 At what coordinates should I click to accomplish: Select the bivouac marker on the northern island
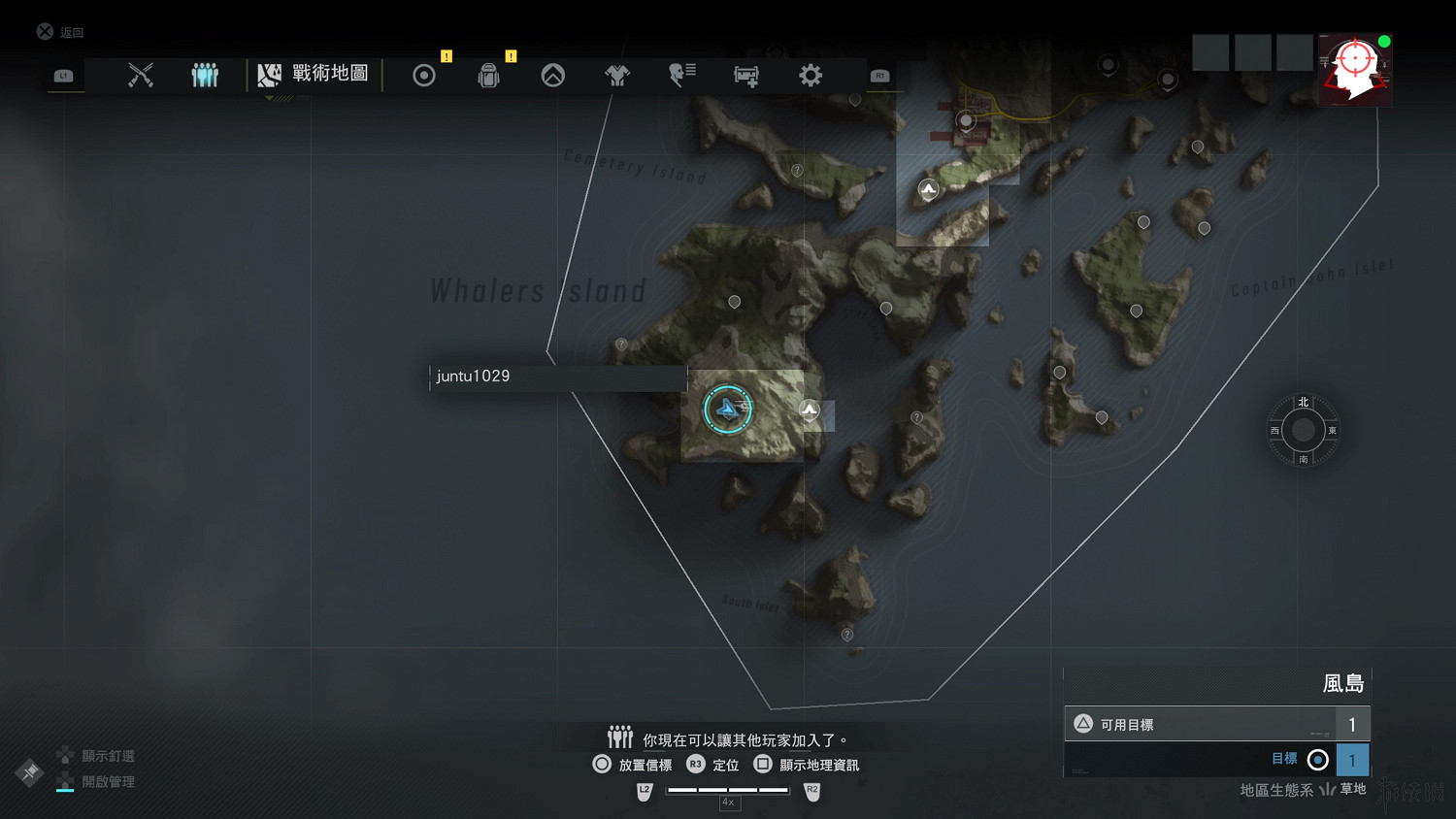(929, 189)
